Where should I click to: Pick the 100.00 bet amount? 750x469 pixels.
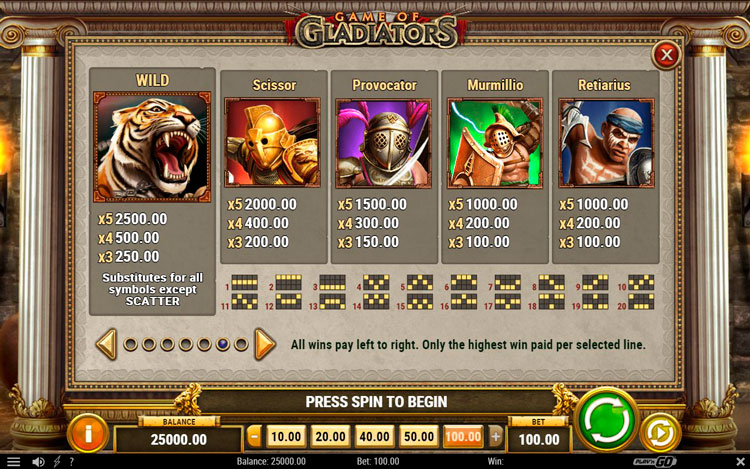point(463,436)
